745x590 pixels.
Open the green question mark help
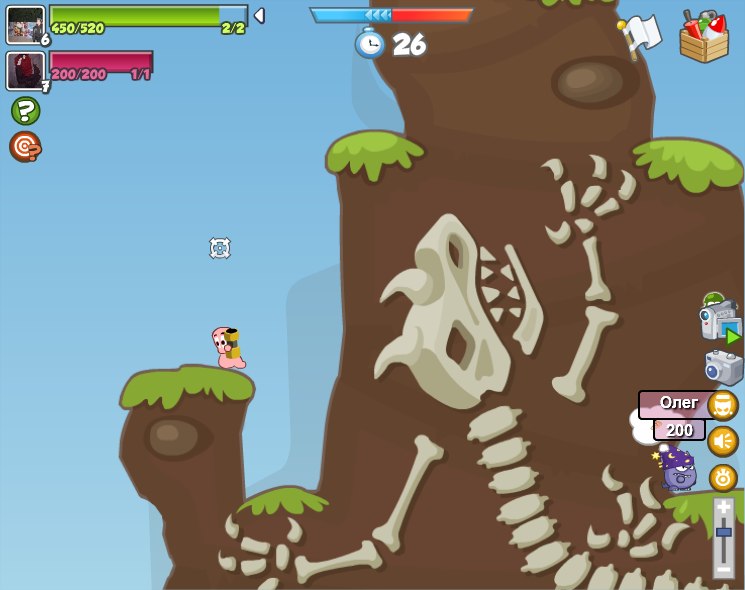pos(25,111)
